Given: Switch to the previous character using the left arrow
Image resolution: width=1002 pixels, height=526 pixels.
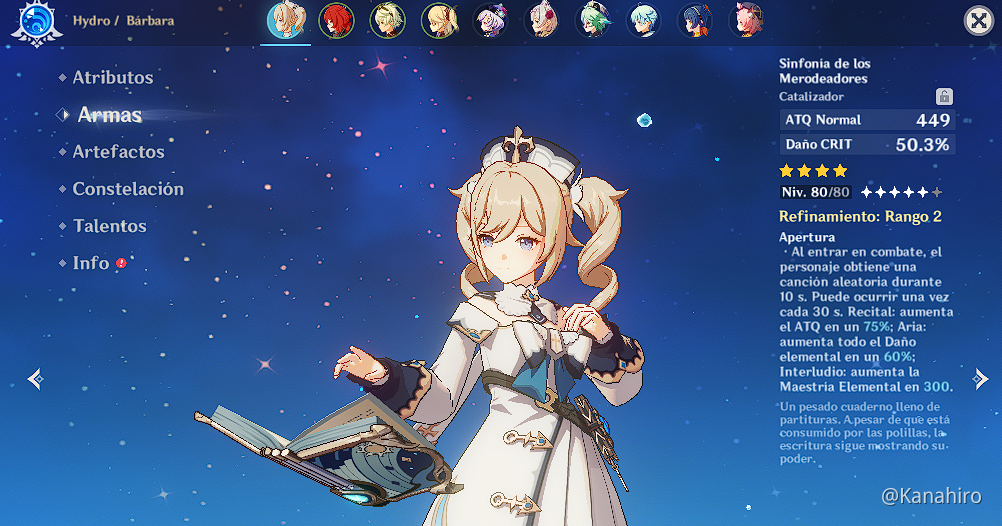Looking at the screenshot, I should (x=35, y=379).
